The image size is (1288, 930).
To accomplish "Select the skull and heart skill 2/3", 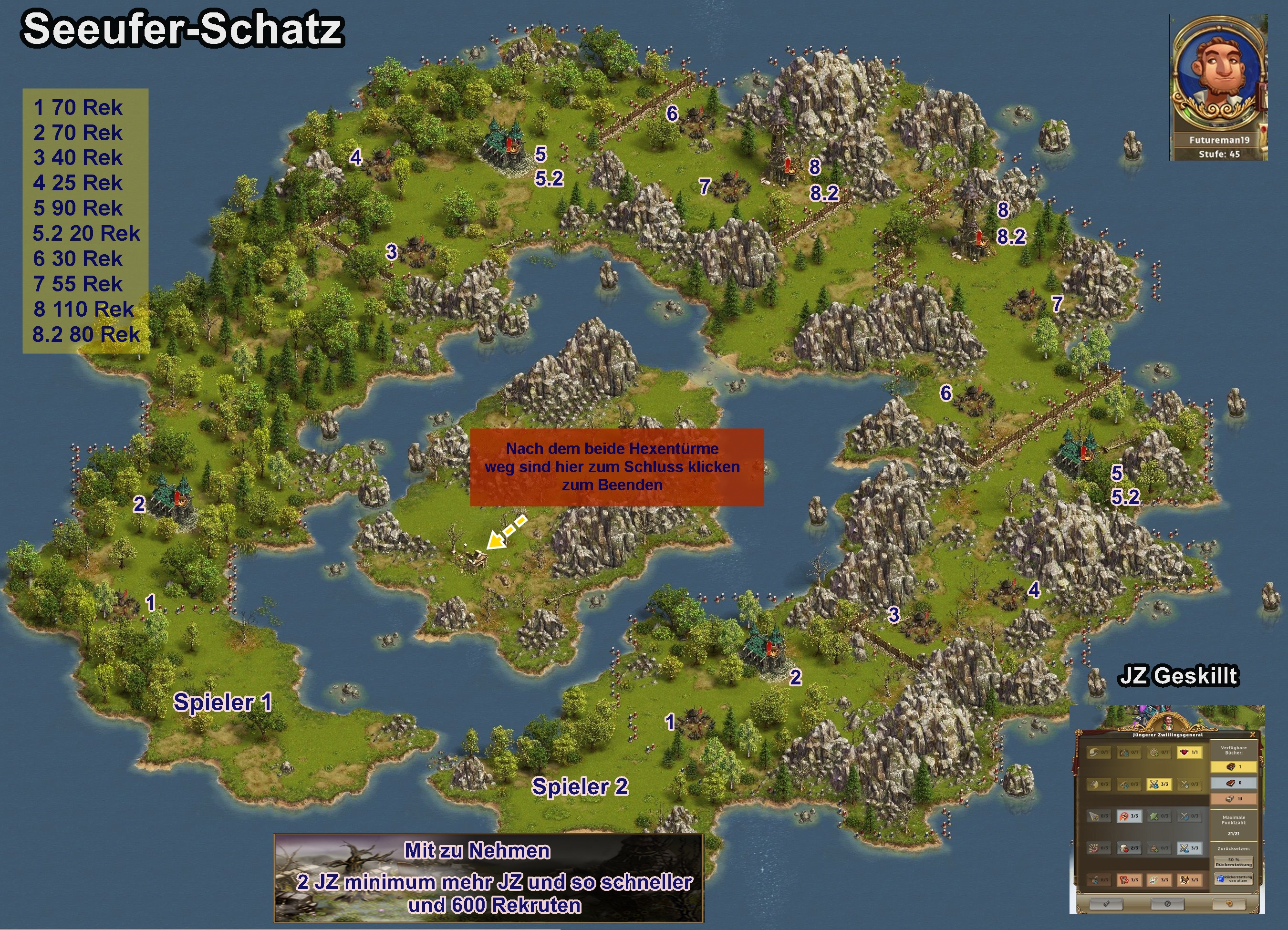I will click(1129, 848).
